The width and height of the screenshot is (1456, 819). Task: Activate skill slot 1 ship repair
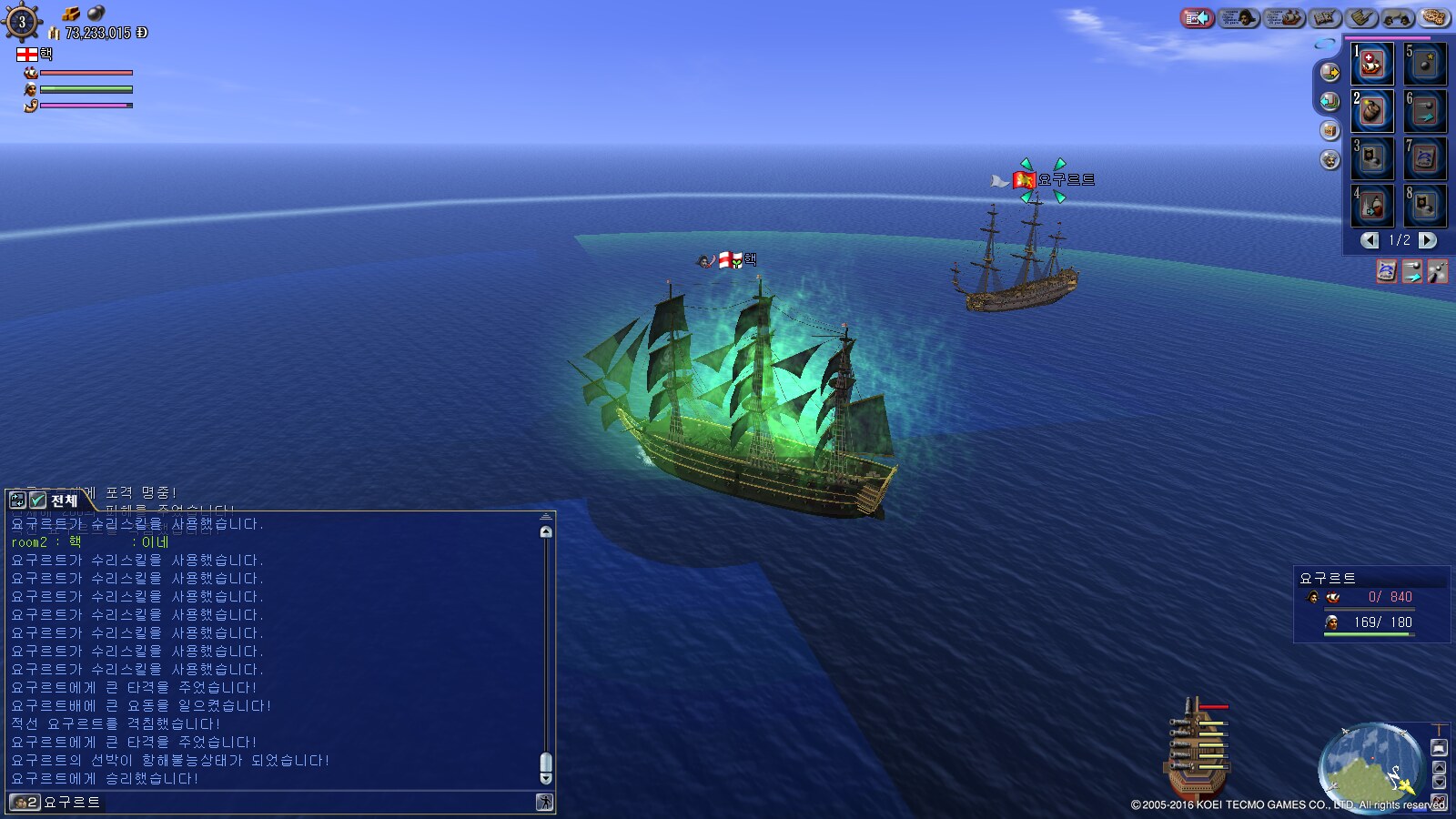[1371, 64]
